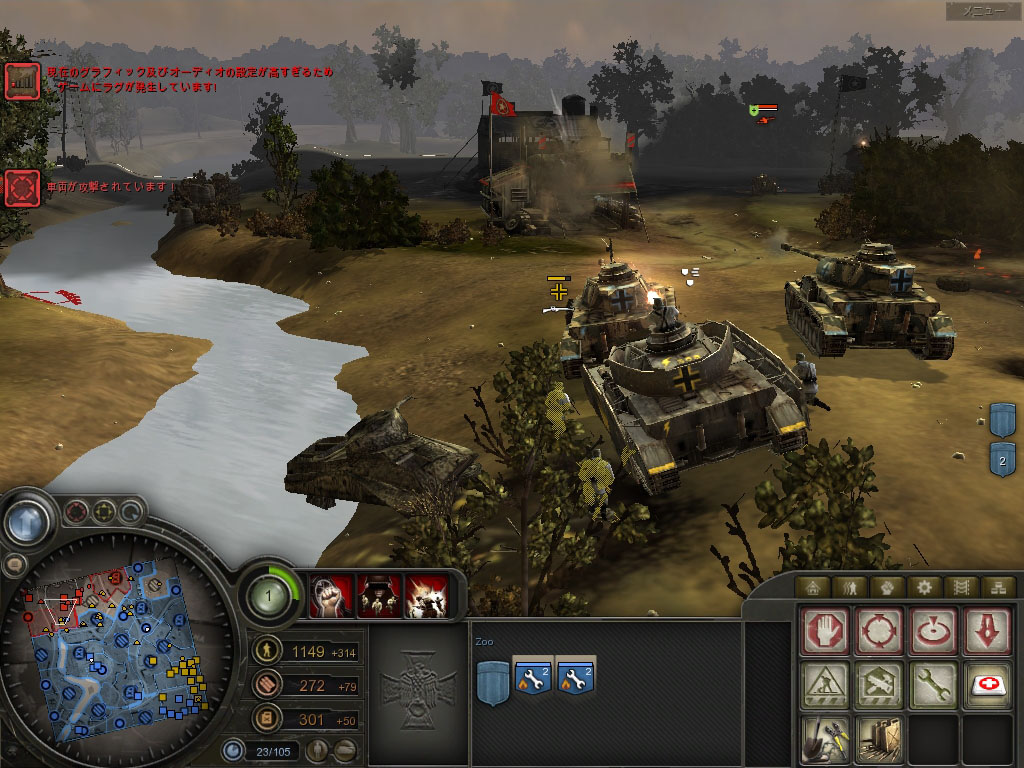Image resolution: width=1024 pixels, height=768 pixels.
Task: Use the medical kit ability
Action: [987, 686]
